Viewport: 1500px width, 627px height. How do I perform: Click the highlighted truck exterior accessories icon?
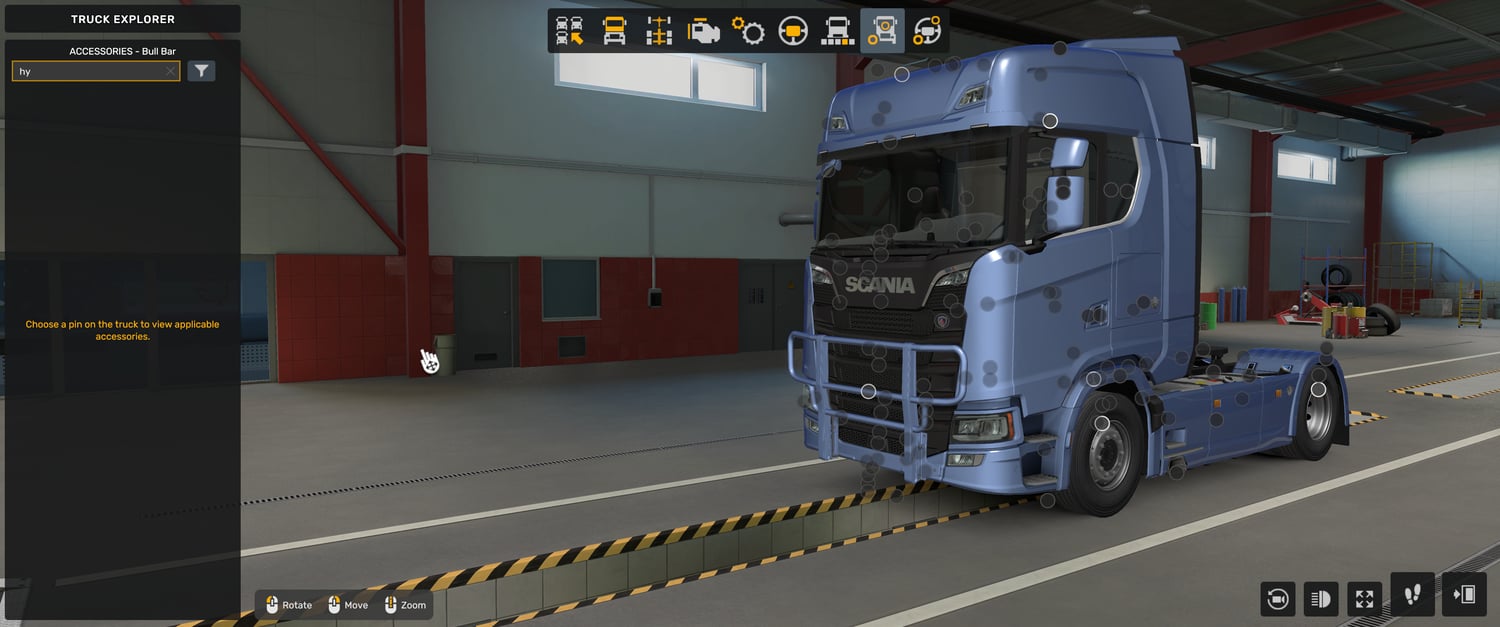point(882,31)
